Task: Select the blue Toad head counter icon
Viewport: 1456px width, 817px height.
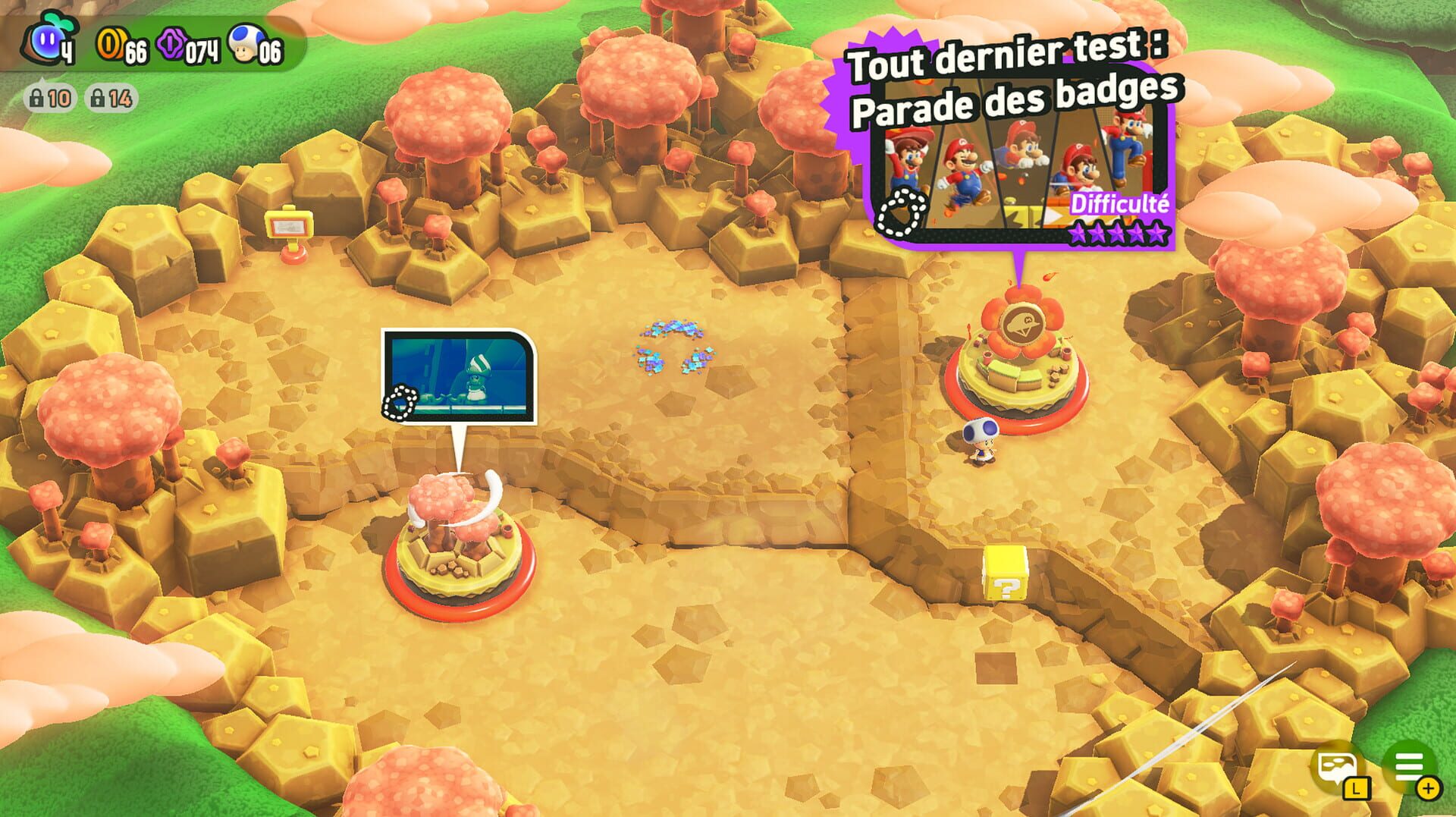Action: (241, 46)
